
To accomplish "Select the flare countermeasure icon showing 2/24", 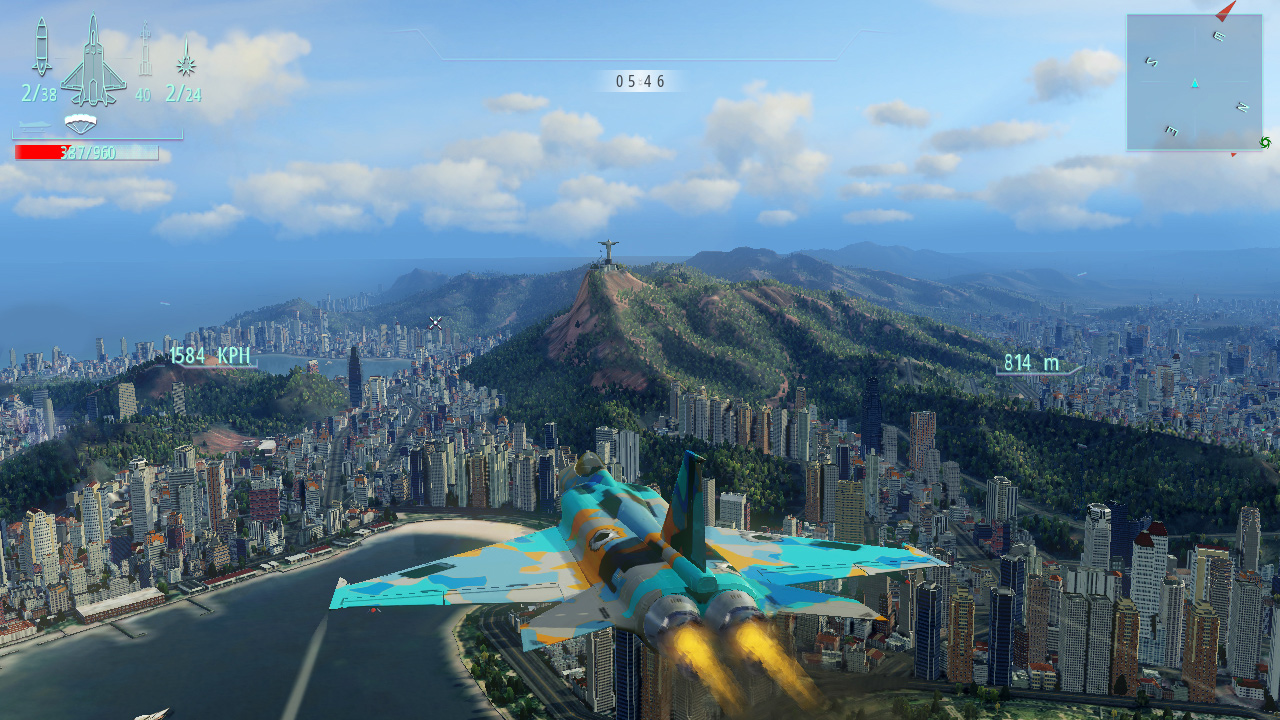I will 186,64.
